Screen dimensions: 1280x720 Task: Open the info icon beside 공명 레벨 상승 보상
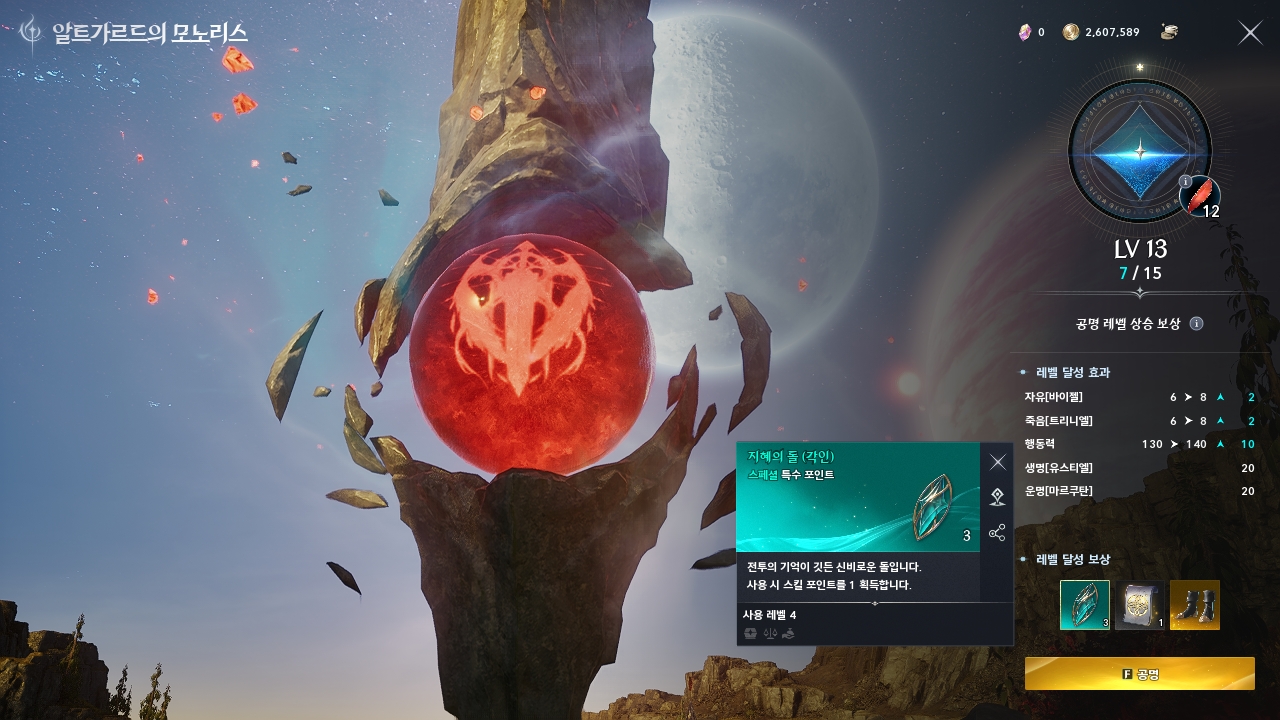[1197, 324]
